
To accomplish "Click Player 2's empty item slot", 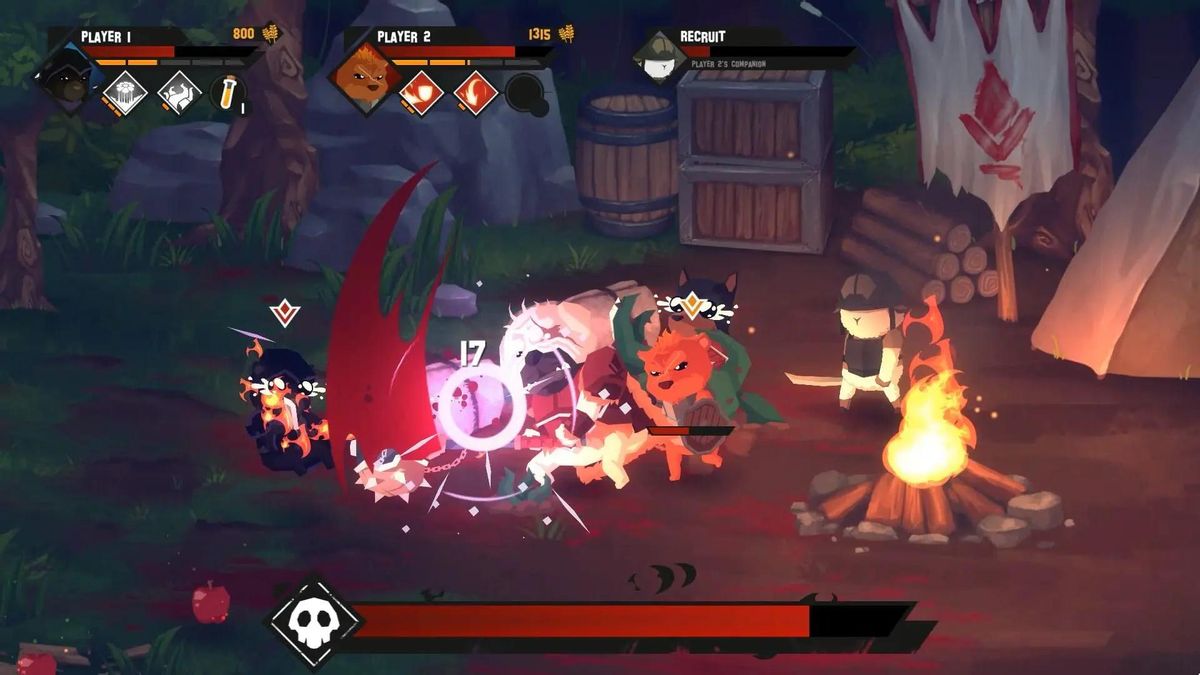I will point(526,93).
